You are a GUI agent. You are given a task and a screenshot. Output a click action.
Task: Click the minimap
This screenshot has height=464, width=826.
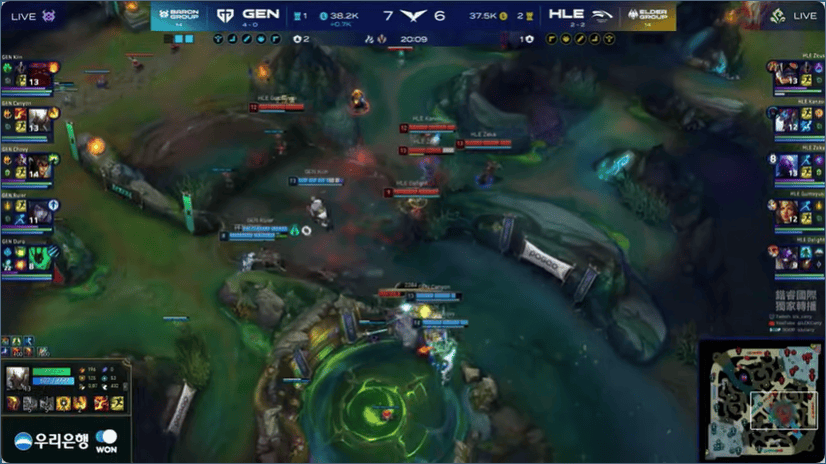point(761,400)
